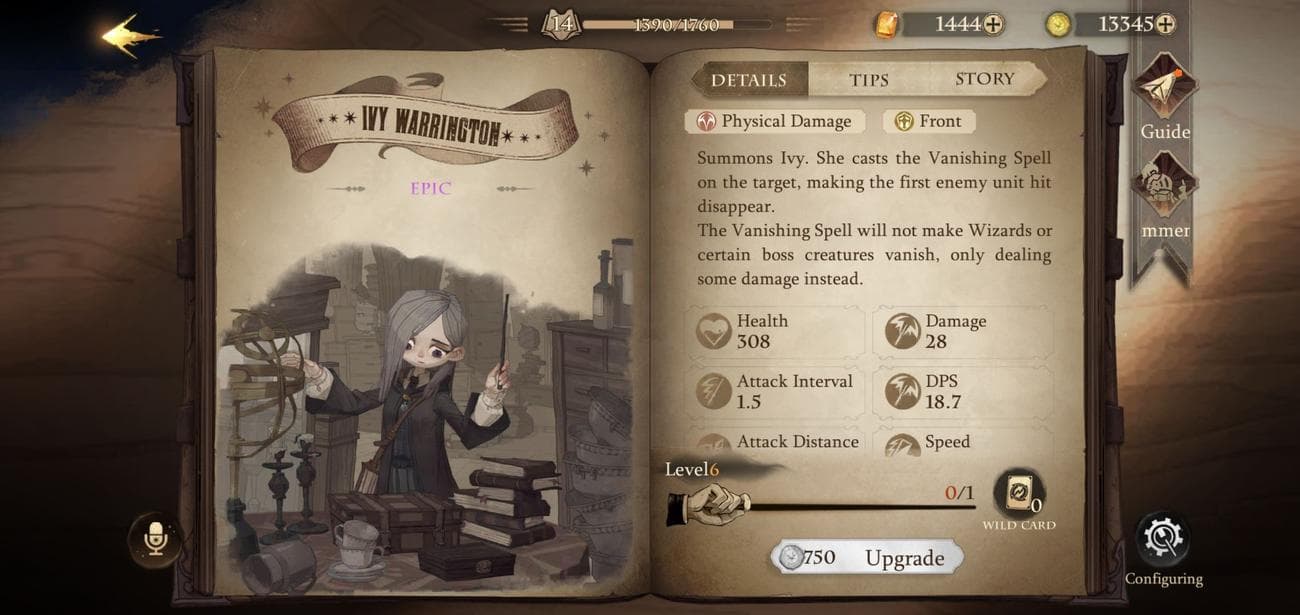1300x615 pixels.
Task: Tap the Physical Damage tag
Action: click(x=773, y=121)
